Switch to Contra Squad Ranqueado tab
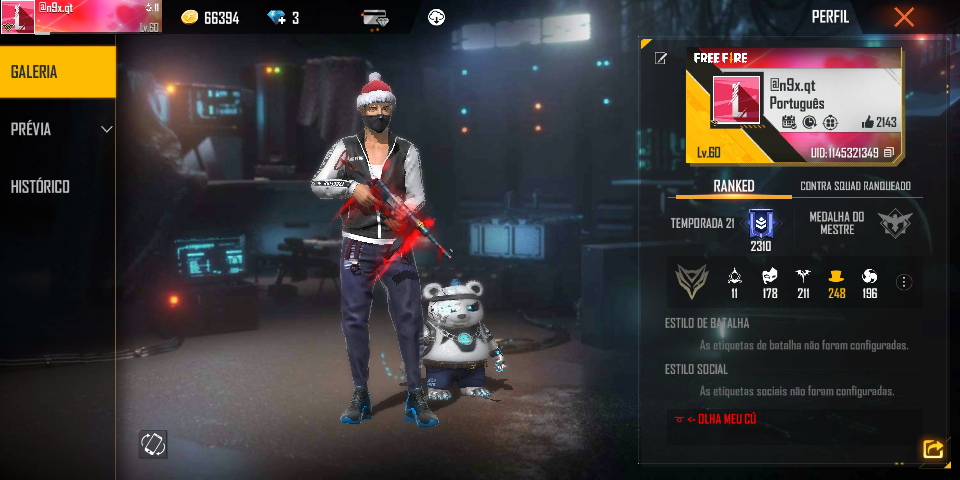 coord(855,186)
